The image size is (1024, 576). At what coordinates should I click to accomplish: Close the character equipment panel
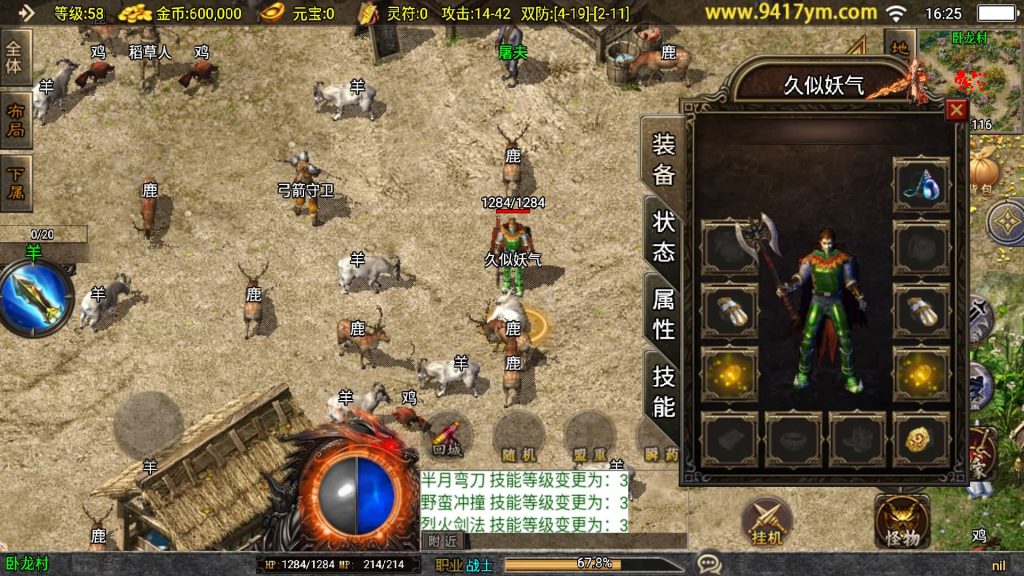(x=956, y=110)
